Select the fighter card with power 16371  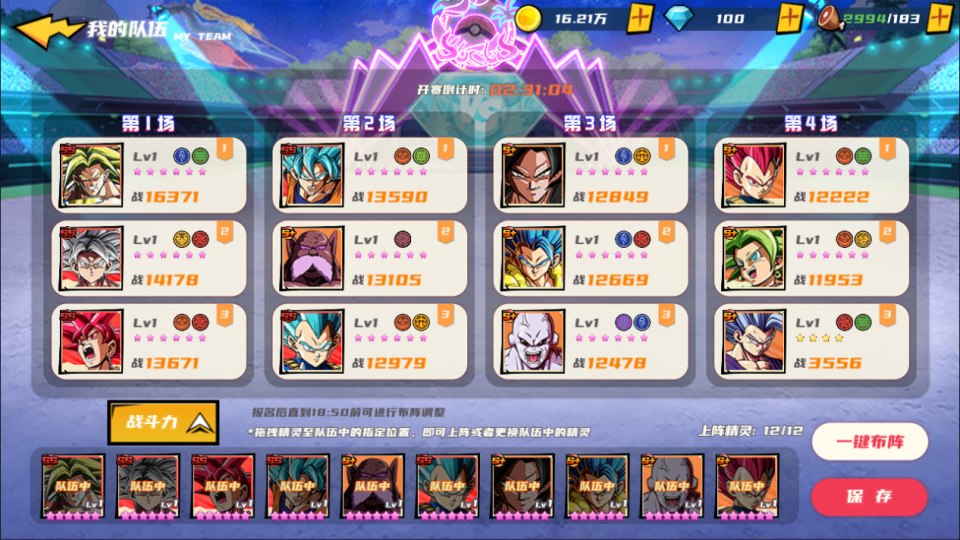[145, 175]
